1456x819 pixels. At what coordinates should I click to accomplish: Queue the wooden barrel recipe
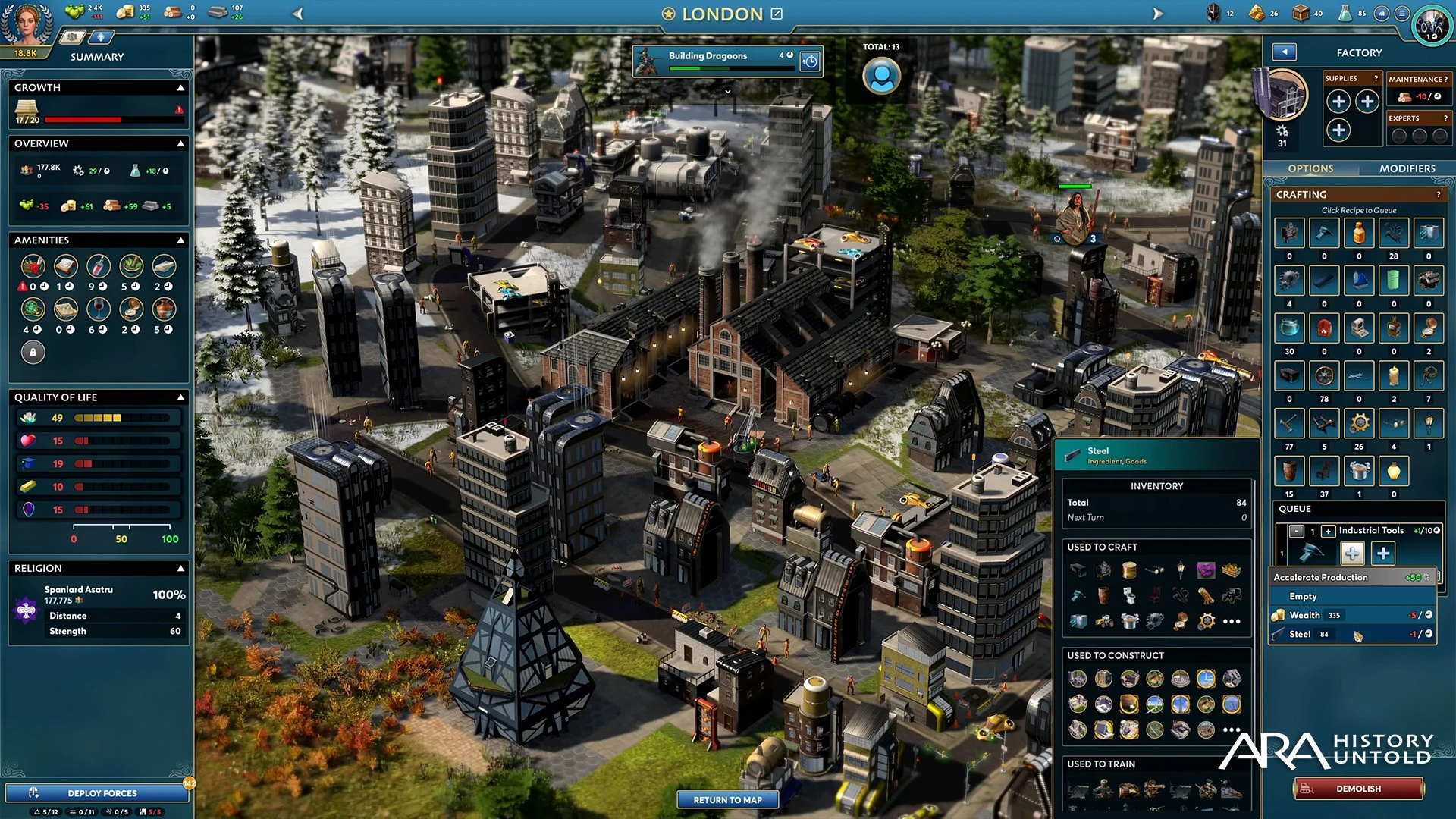coord(1289,471)
